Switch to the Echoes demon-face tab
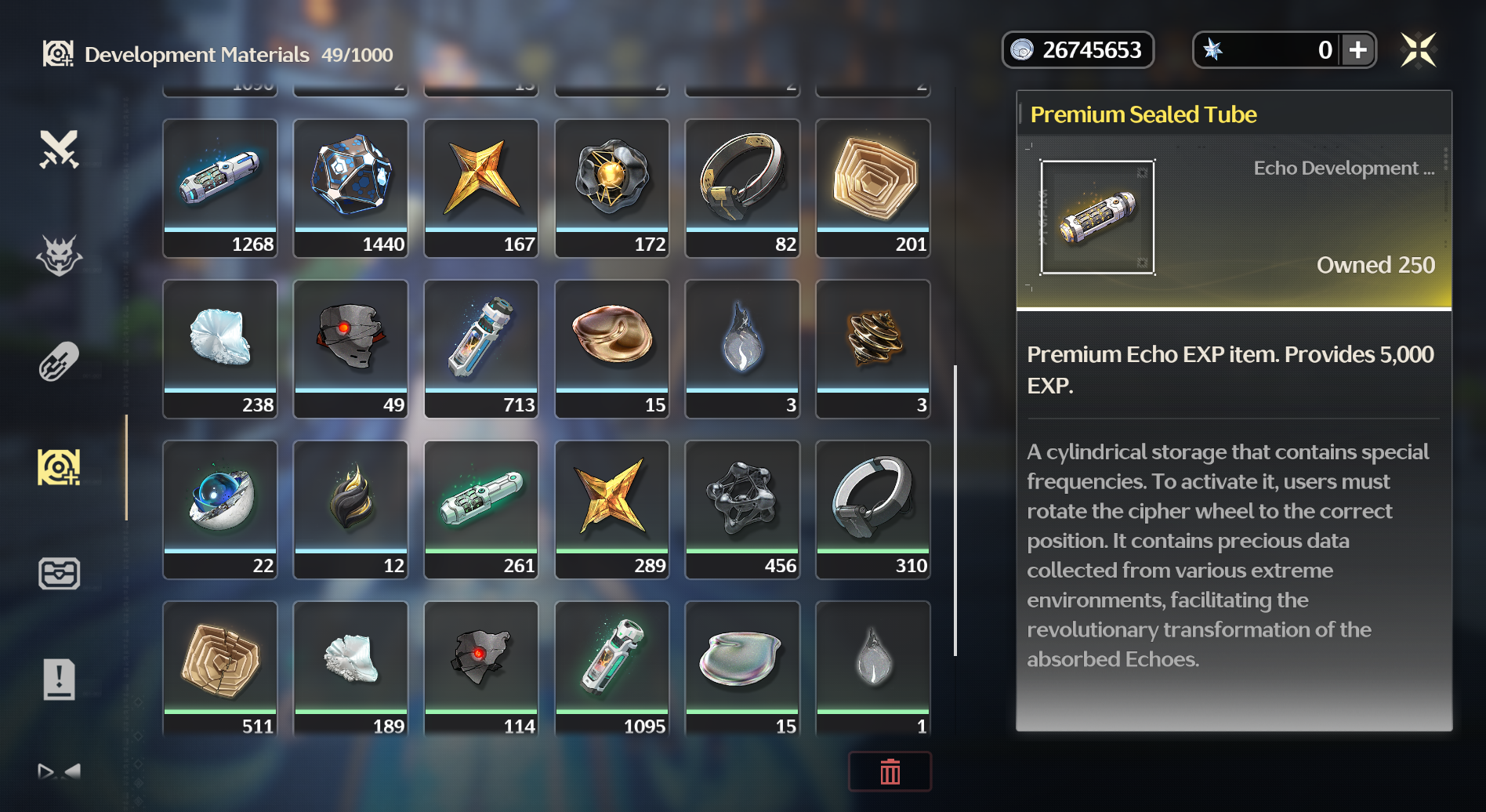The width and height of the screenshot is (1486, 812). tap(60, 256)
